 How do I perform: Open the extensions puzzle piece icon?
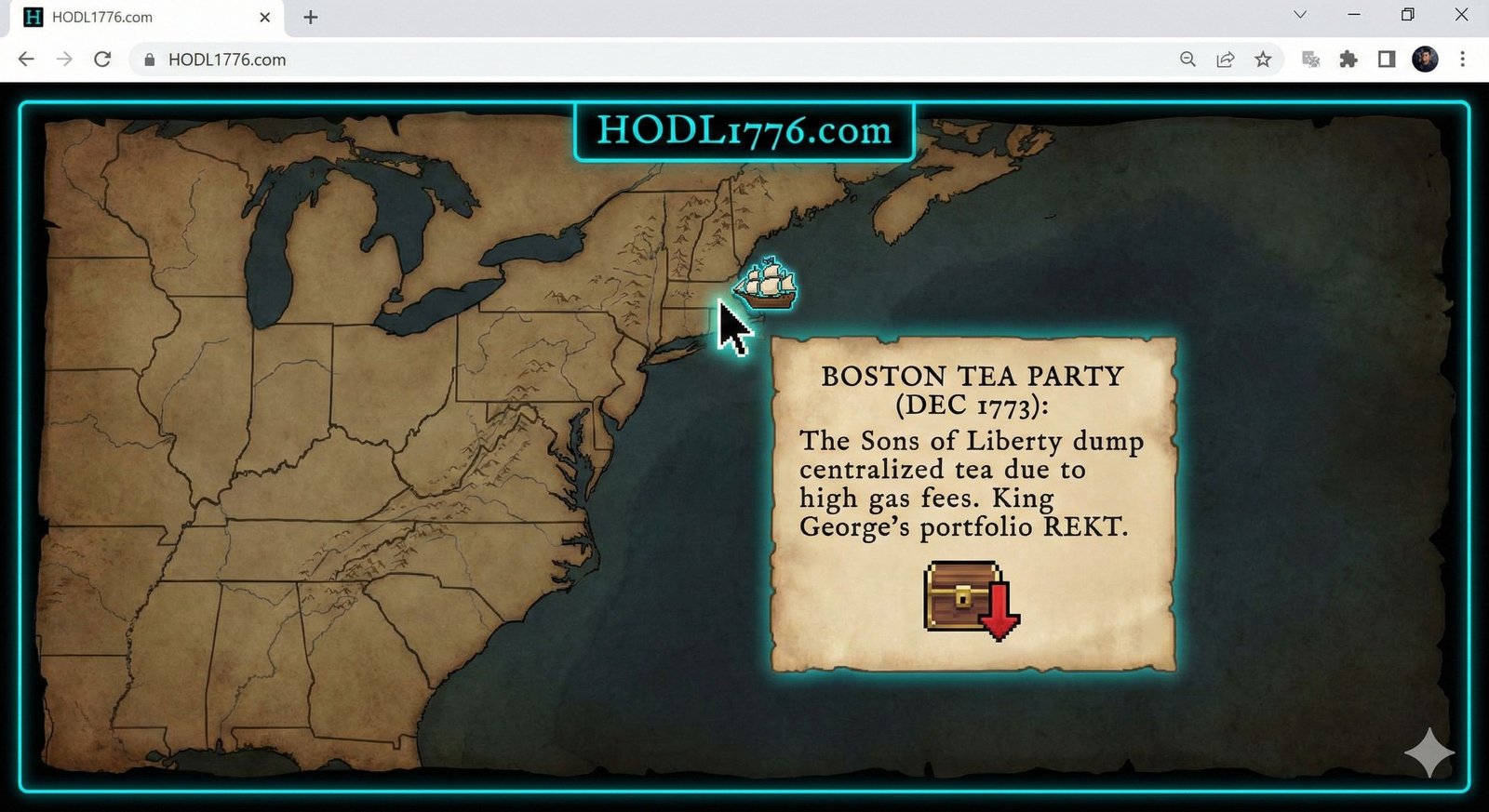click(1348, 59)
